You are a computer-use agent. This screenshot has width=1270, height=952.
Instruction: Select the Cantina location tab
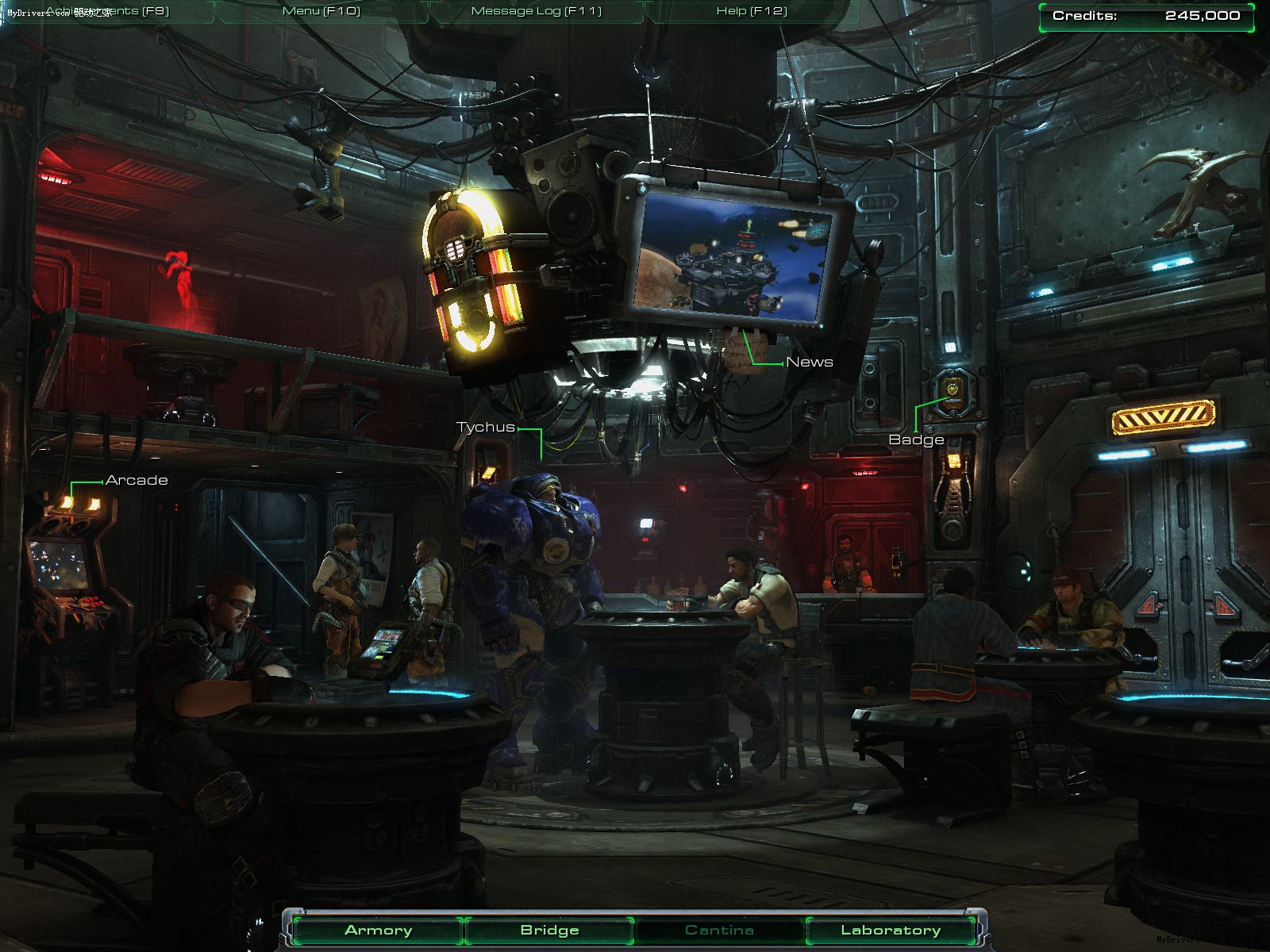[x=719, y=931]
